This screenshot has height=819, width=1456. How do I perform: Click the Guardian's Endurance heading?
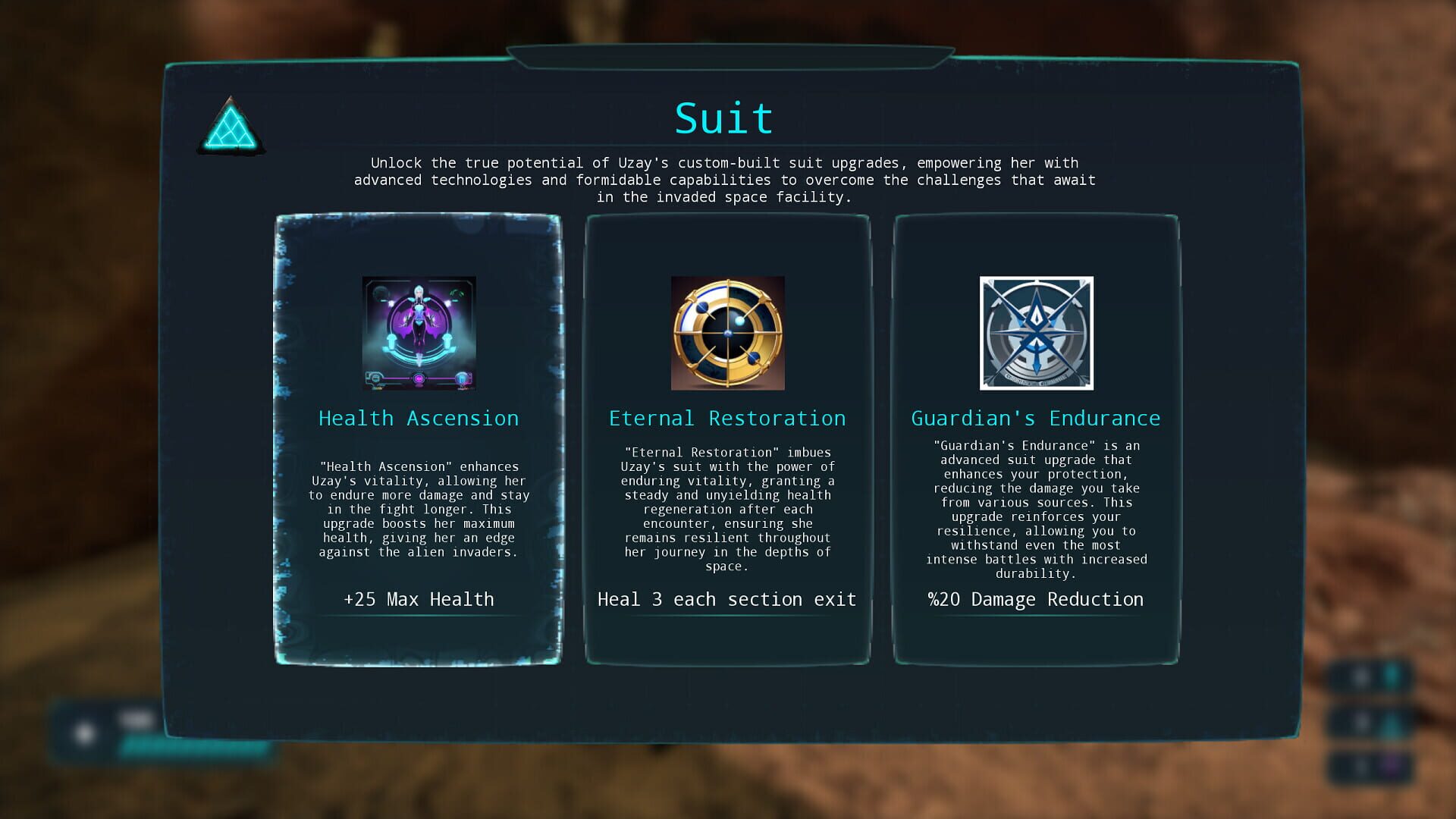pyautogui.click(x=1036, y=418)
